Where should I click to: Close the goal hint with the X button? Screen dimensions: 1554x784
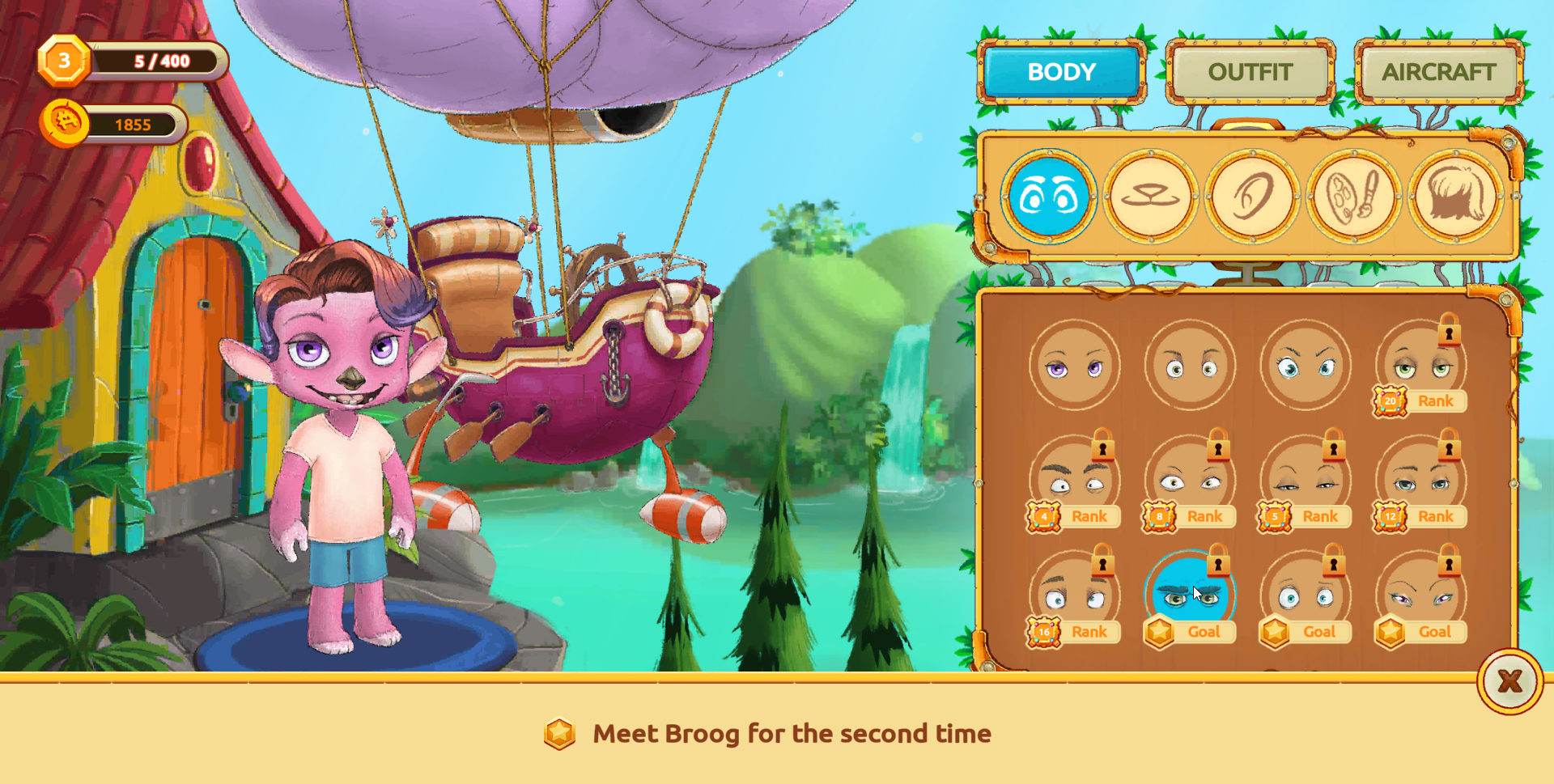1509,681
